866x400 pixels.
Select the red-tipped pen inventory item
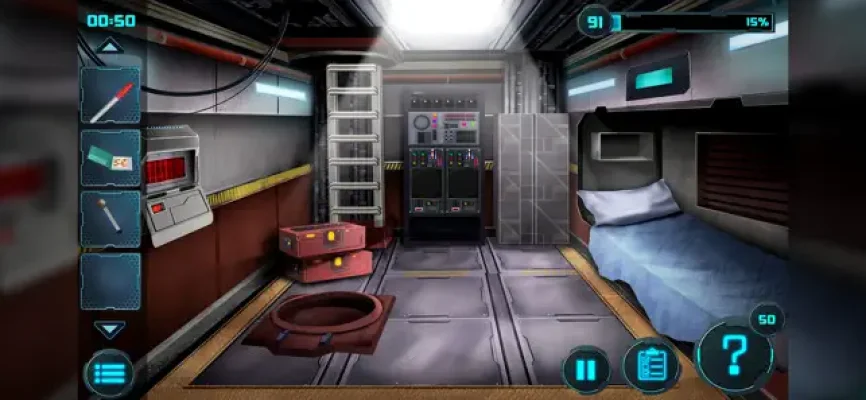pos(110,97)
